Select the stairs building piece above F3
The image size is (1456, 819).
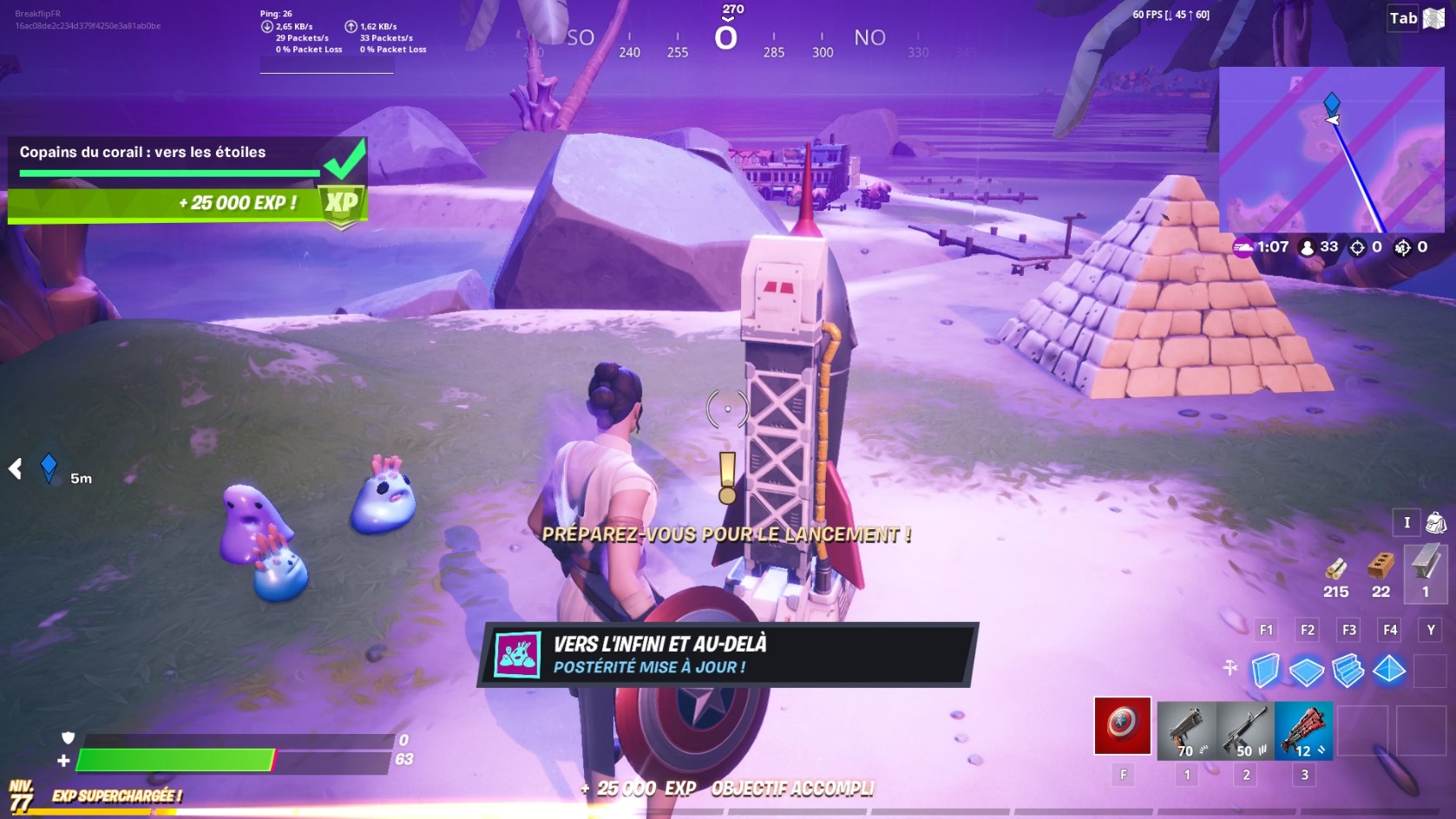click(x=1348, y=668)
